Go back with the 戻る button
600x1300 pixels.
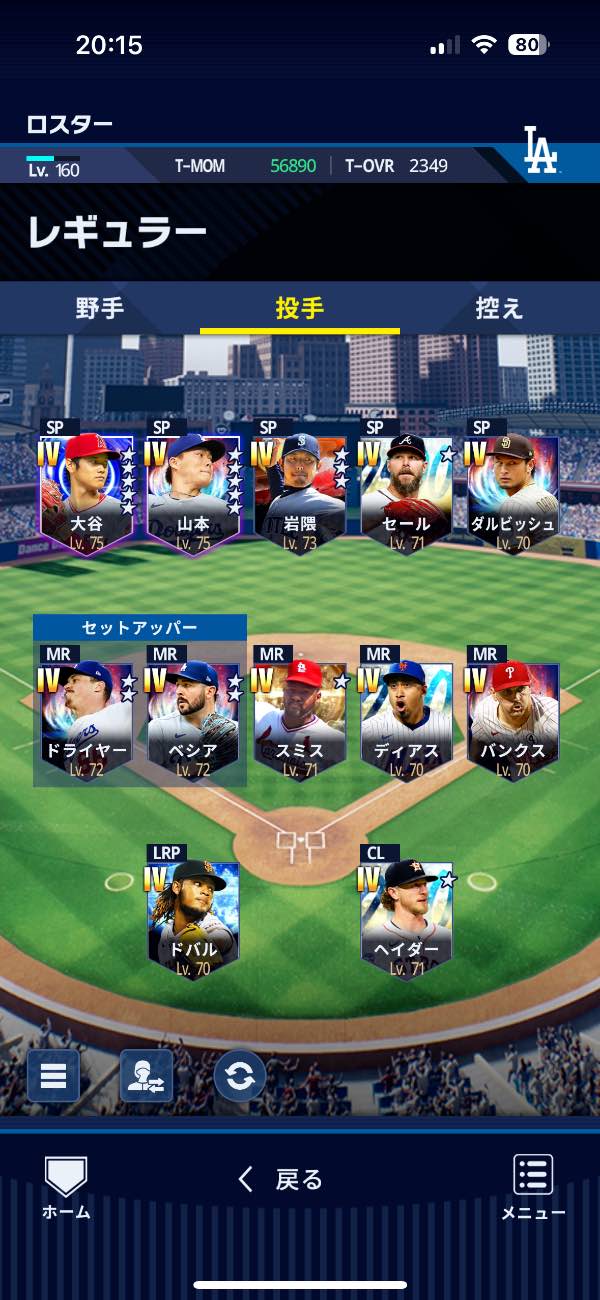(281, 1180)
